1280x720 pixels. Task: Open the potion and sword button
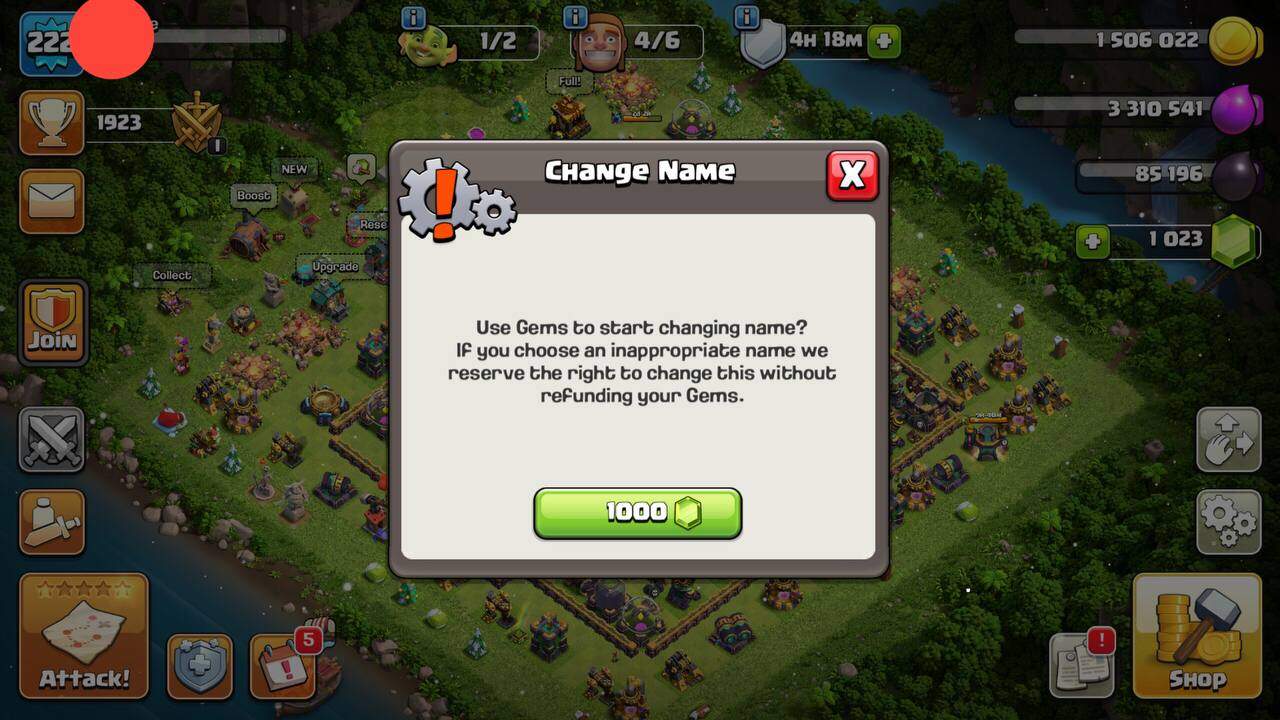pos(51,521)
